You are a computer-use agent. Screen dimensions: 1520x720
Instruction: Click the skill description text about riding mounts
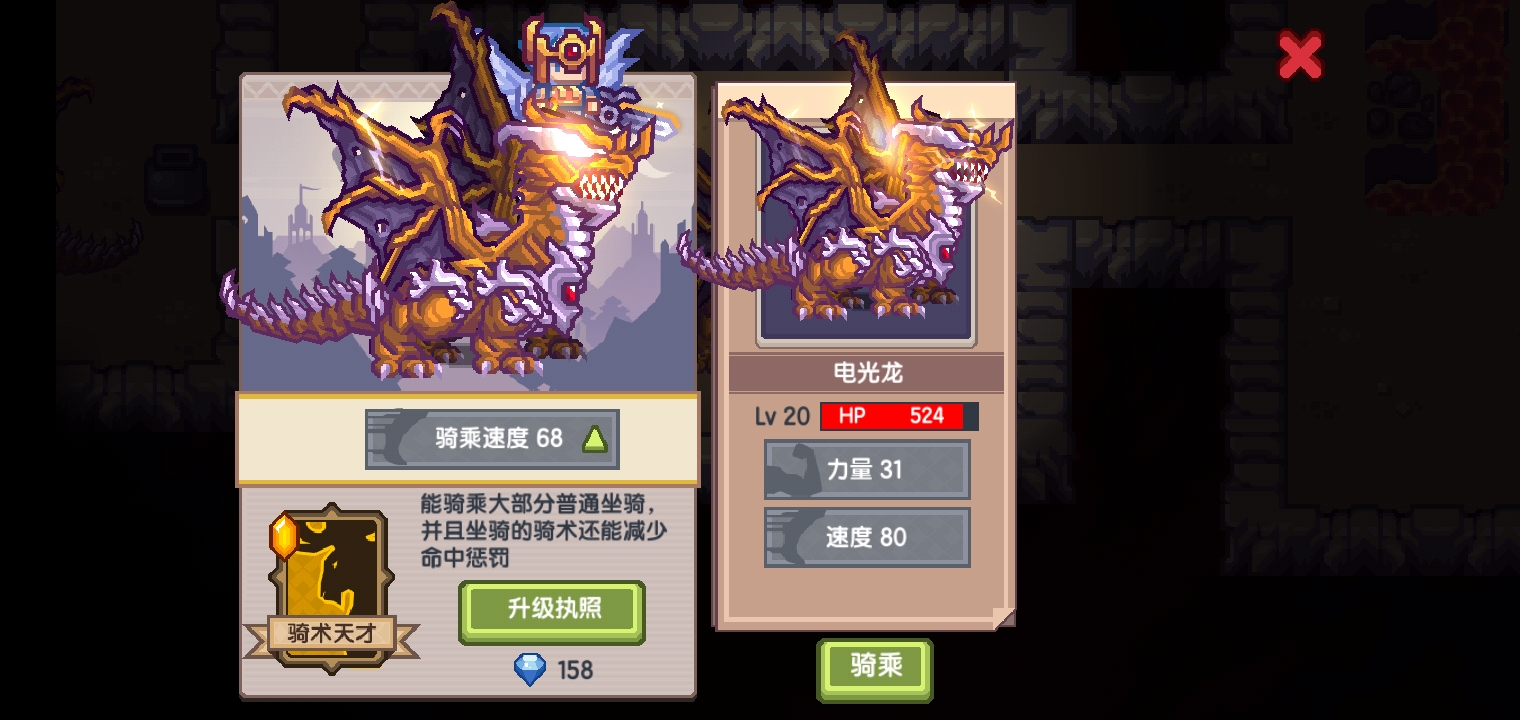tap(545, 530)
